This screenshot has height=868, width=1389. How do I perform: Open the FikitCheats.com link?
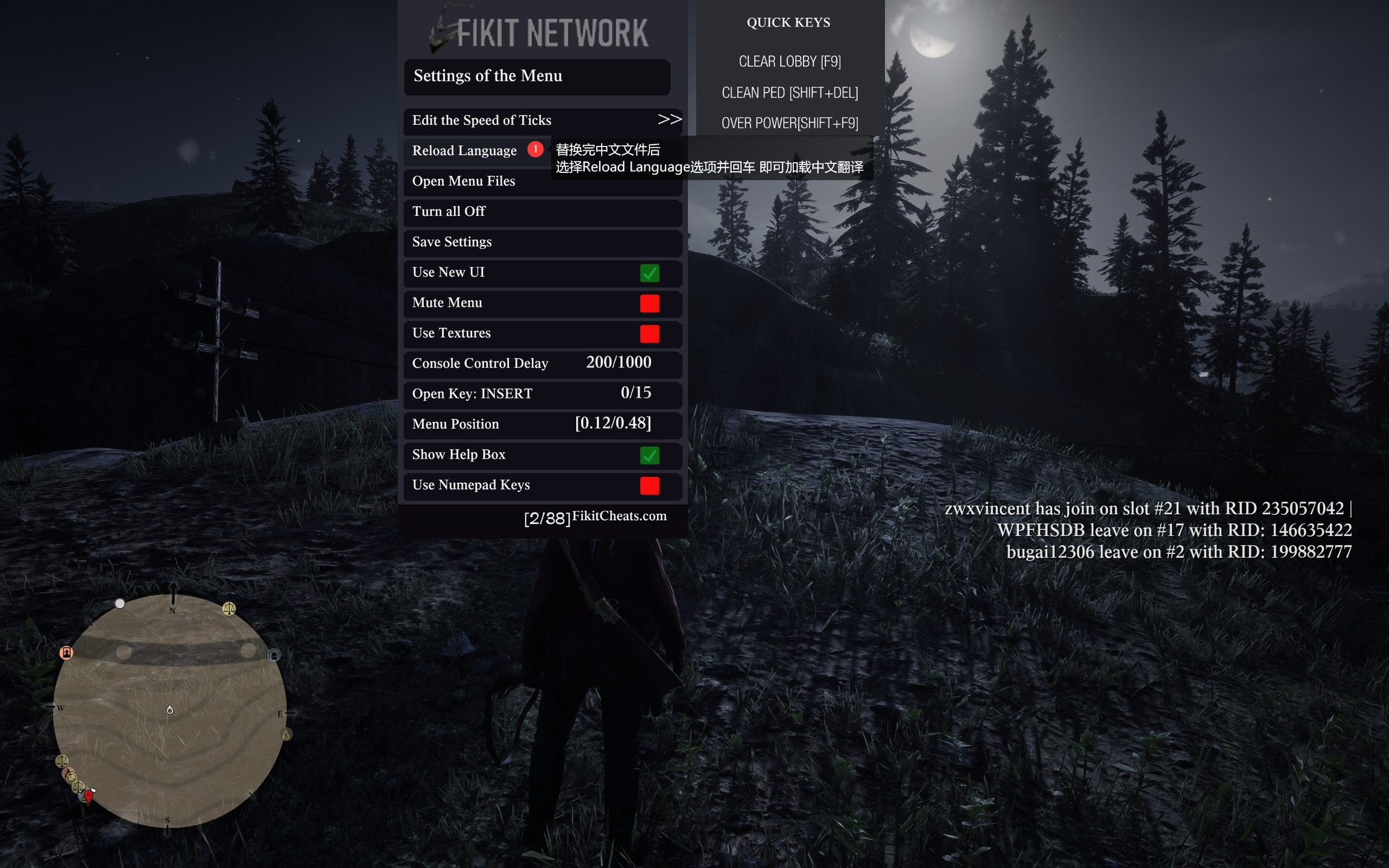[619, 516]
